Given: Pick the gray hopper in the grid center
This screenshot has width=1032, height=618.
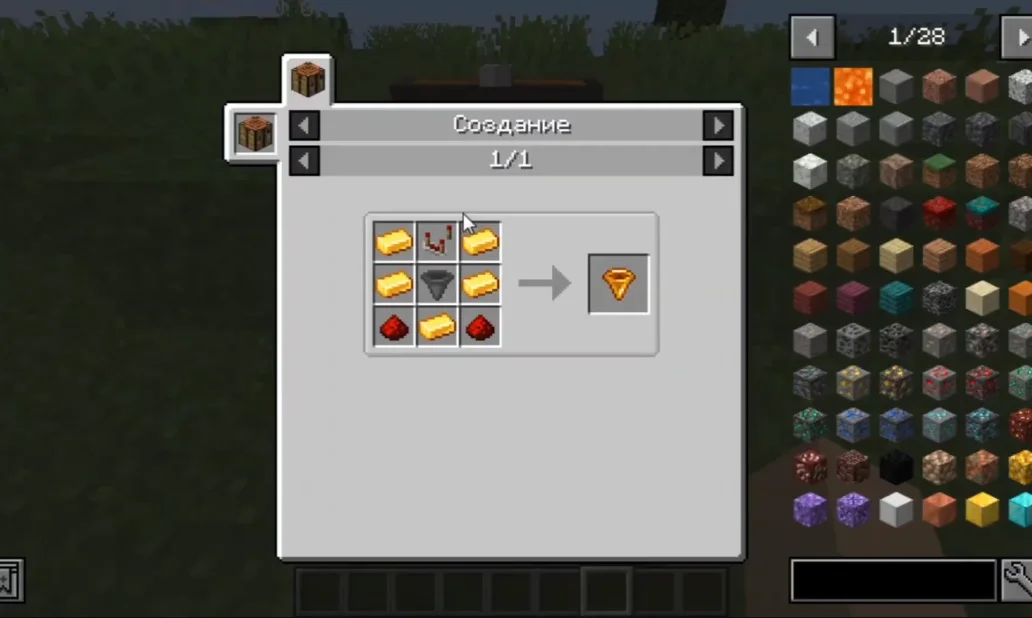Looking at the screenshot, I should [x=437, y=284].
